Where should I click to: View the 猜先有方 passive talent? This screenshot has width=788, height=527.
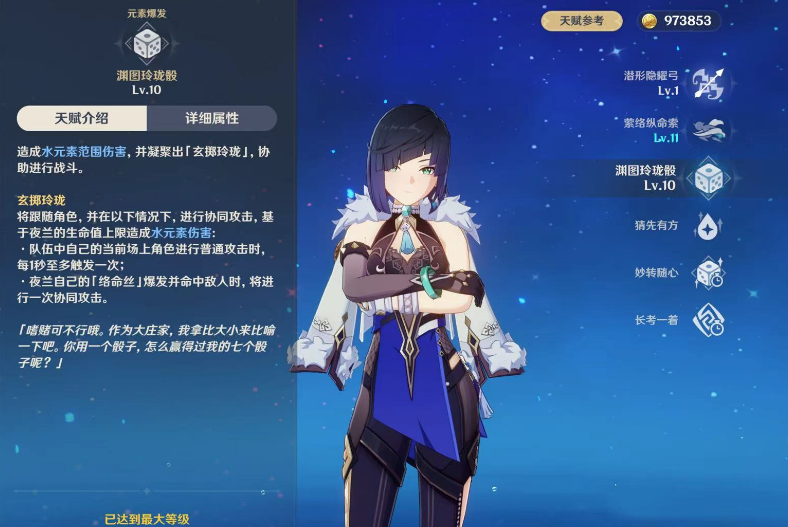point(708,226)
